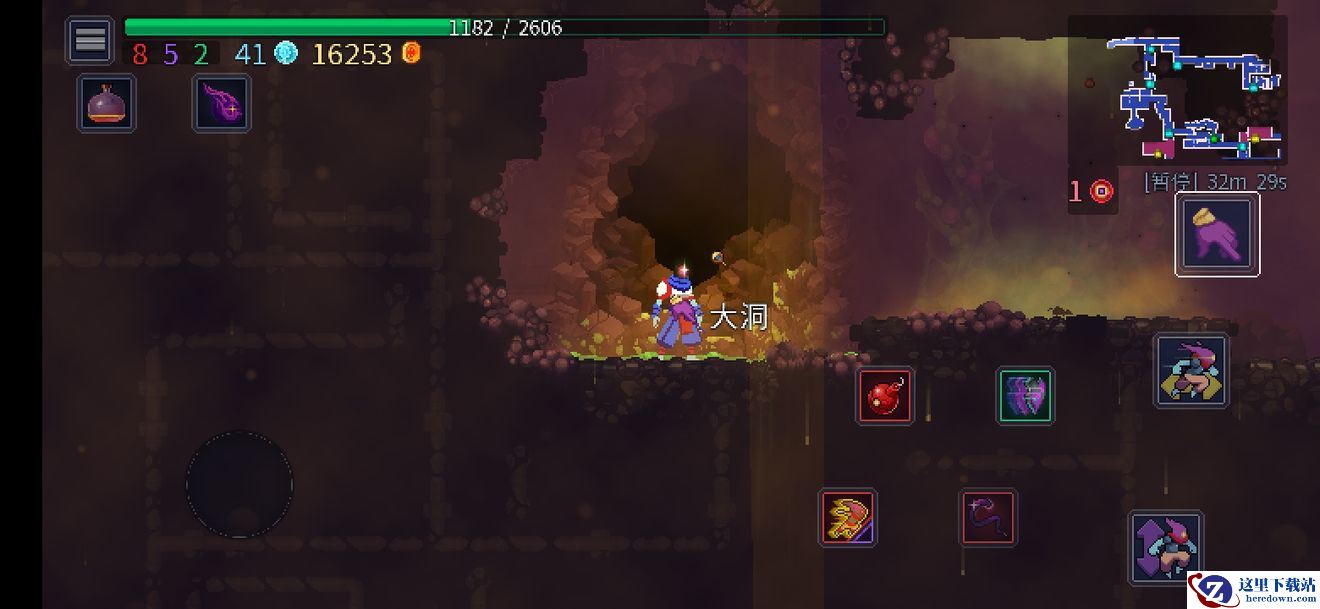
Task: Open the hamburger pause menu
Action: click(x=90, y=41)
